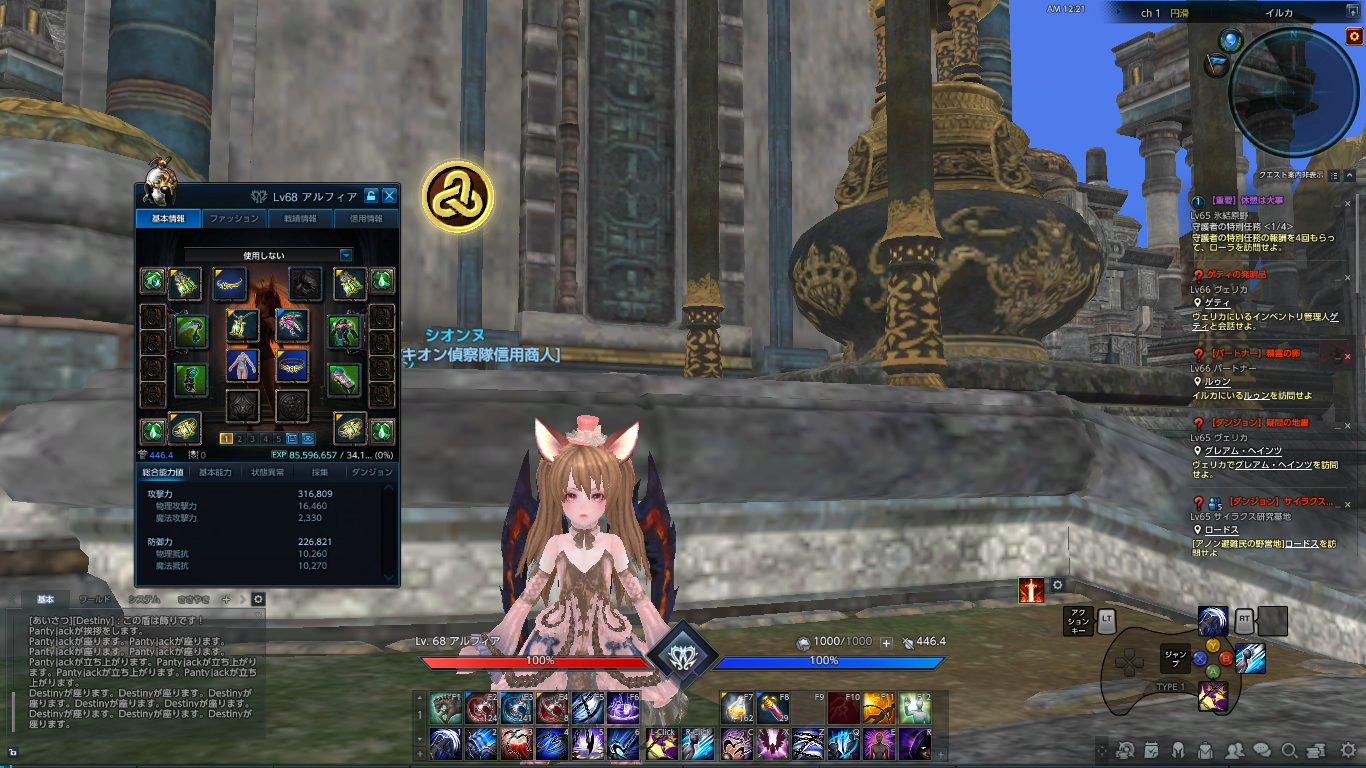
Task: Select equipment page 3 in the character window
Action: [252, 439]
